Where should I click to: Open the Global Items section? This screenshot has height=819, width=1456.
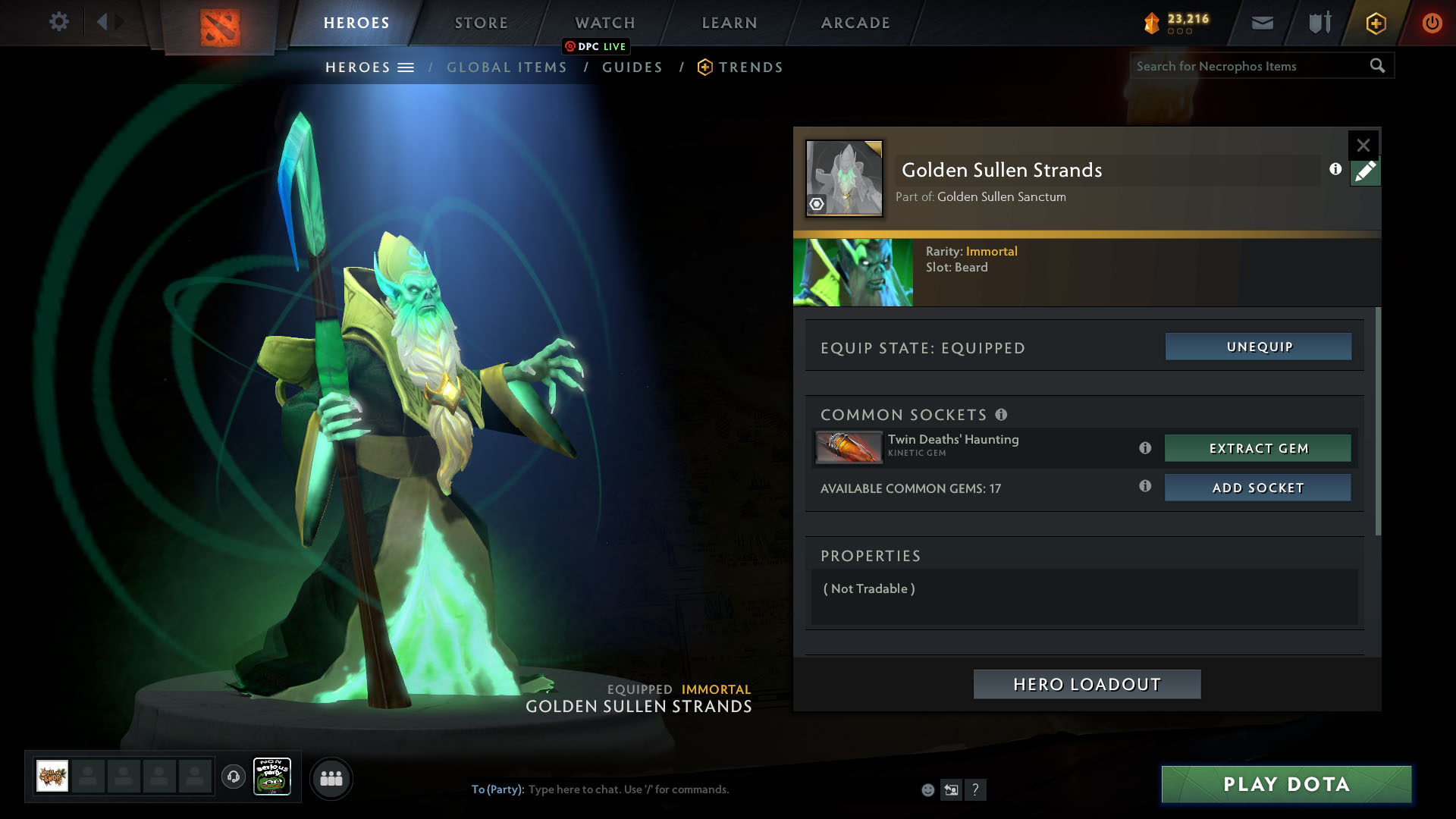(x=507, y=67)
